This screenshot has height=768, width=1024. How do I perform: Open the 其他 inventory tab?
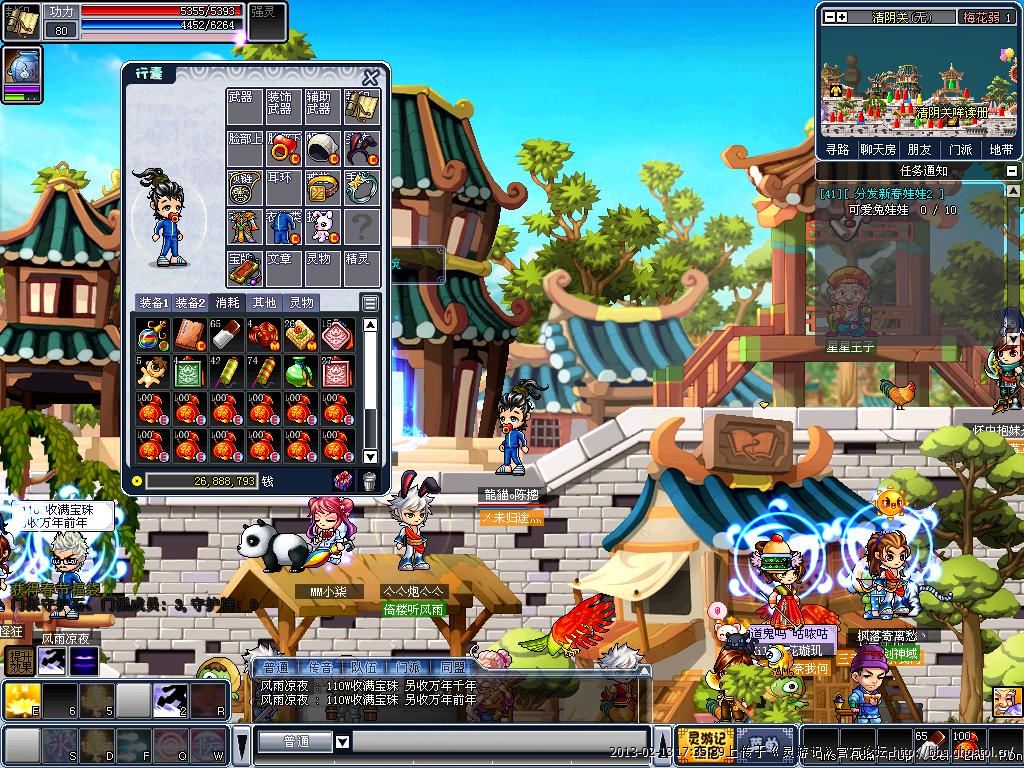(x=264, y=303)
